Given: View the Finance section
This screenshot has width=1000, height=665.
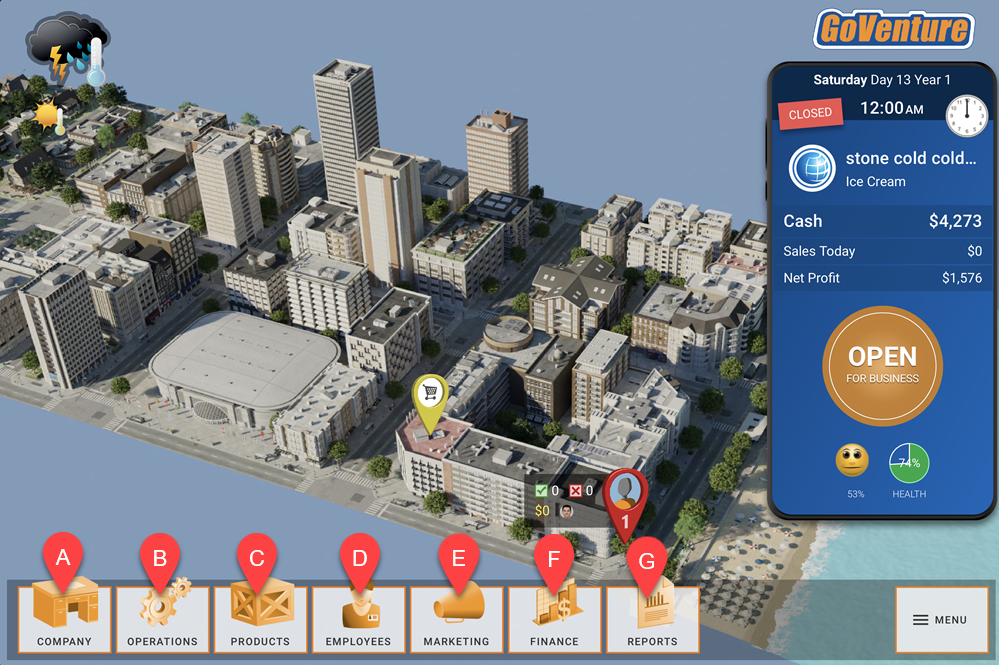Looking at the screenshot, I should pyautogui.click(x=554, y=619).
